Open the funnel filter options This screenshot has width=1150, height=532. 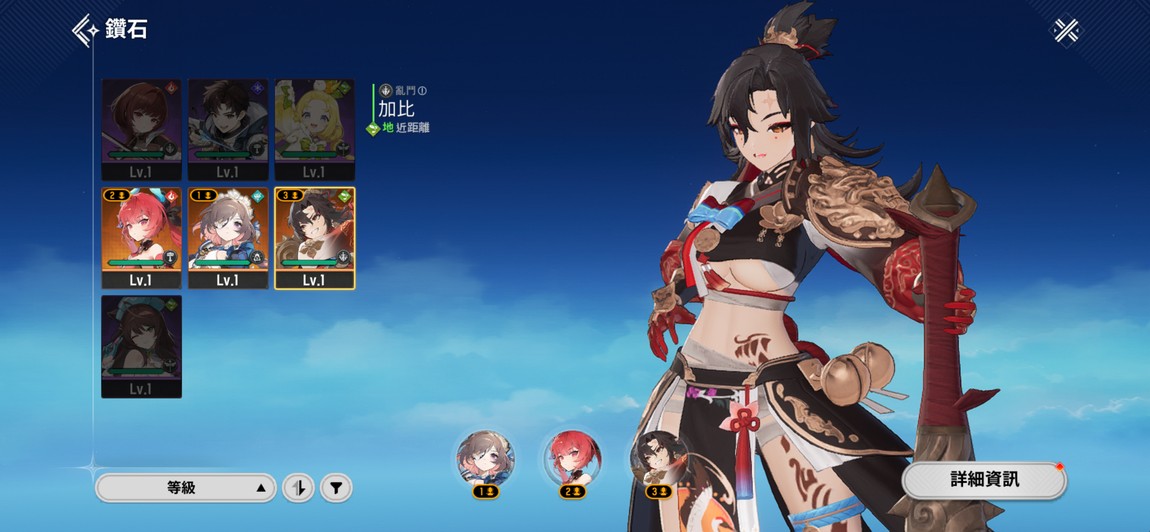click(337, 488)
